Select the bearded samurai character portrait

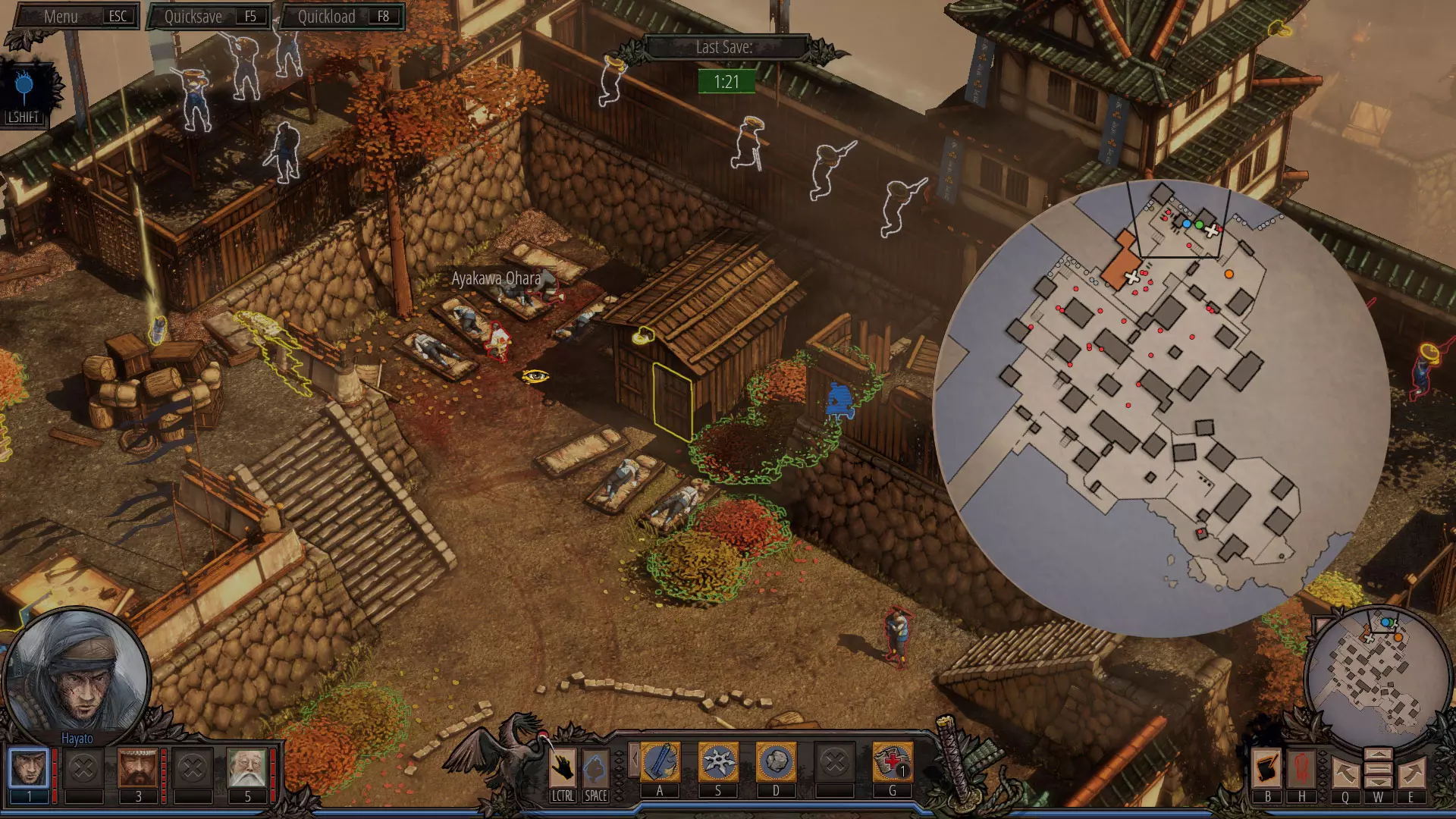[137, 768]
